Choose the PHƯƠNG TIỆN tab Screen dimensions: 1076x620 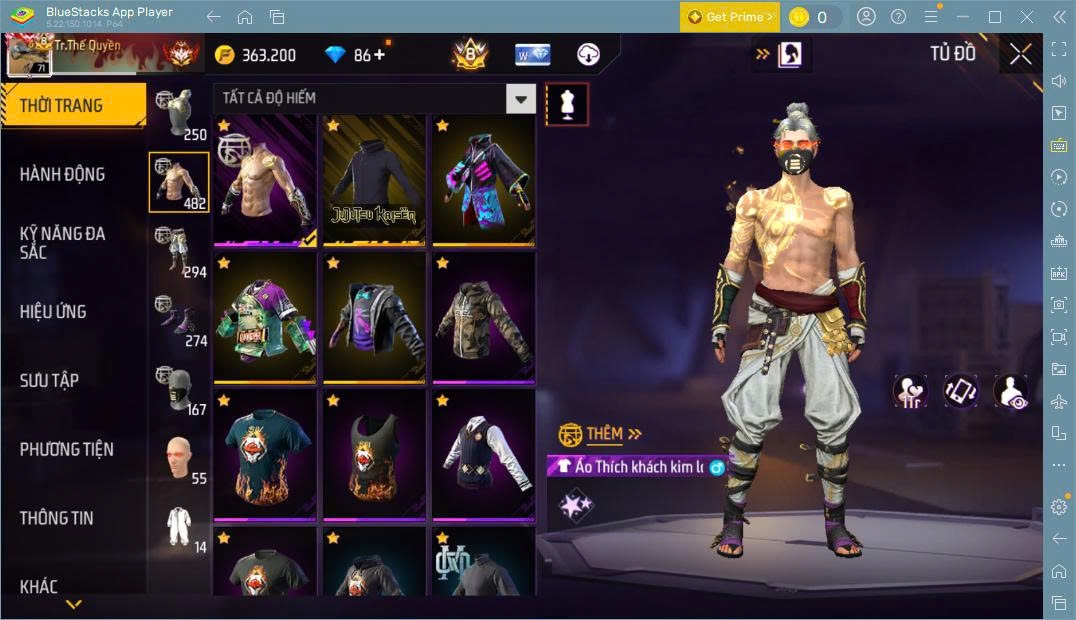click(x=66, y=449)
